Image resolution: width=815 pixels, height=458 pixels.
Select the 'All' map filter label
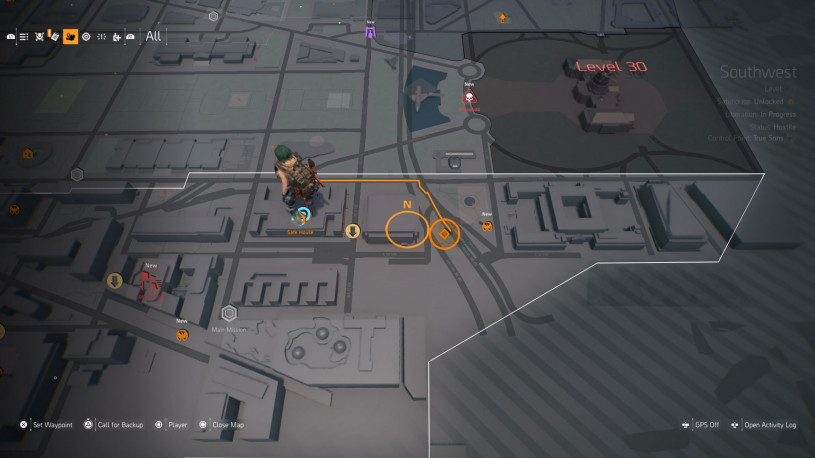[x=153, y=36]
